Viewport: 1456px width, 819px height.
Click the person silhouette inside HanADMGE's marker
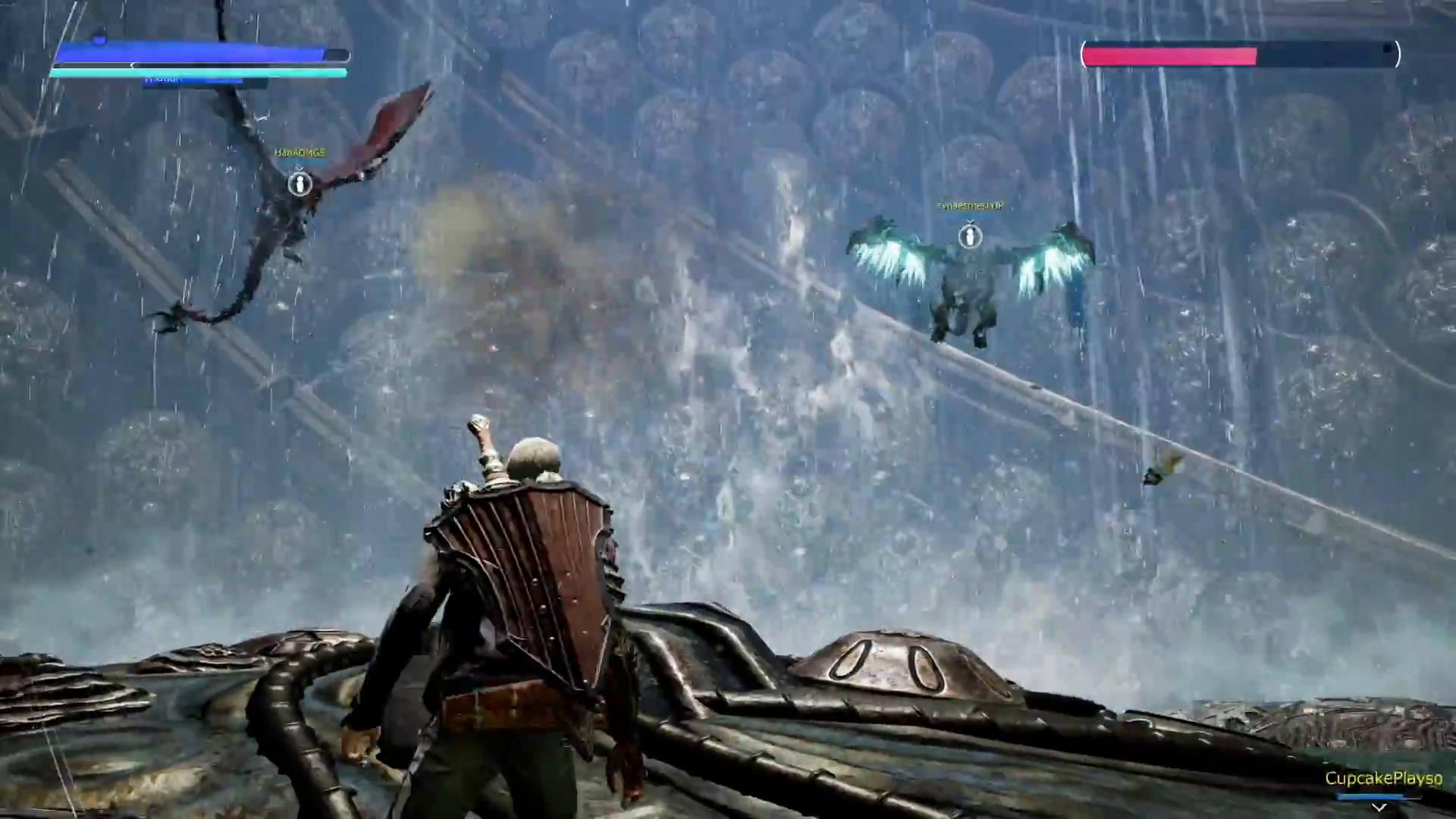click(300, 185)
